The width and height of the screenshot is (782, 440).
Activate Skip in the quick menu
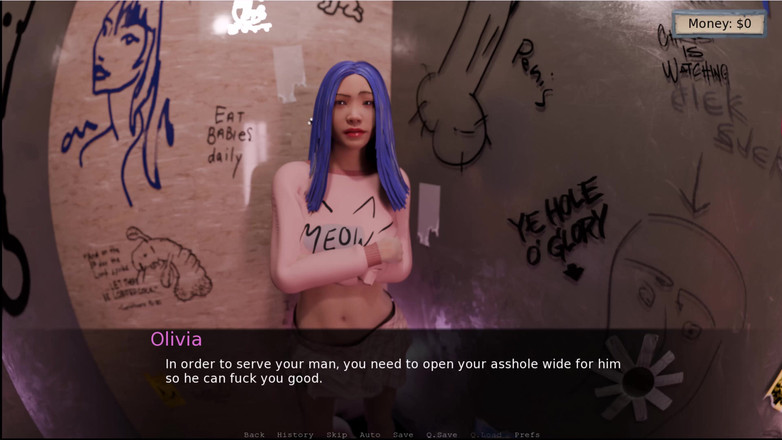[336, 435]
